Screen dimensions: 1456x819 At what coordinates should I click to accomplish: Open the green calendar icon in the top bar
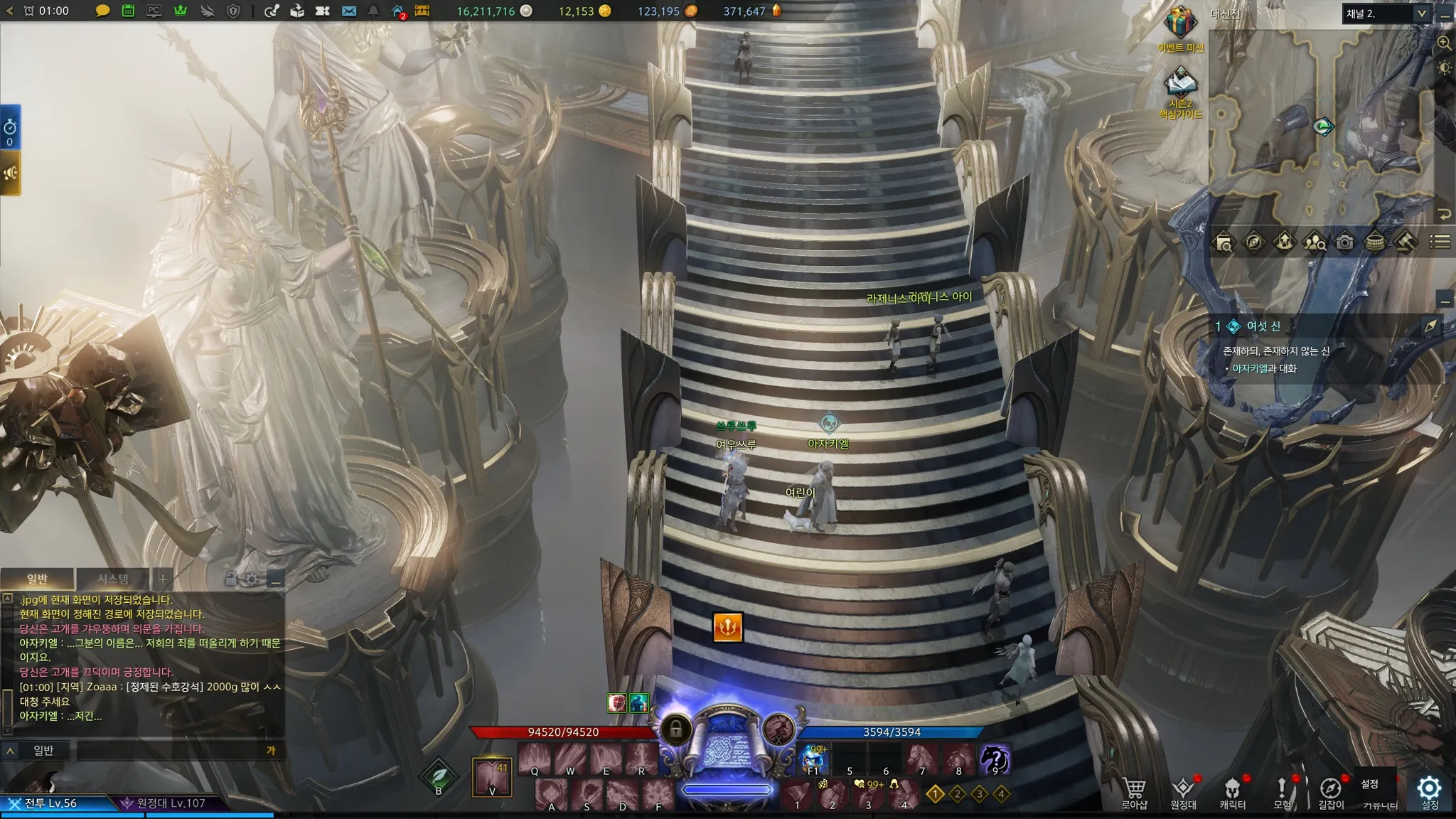point(128,11)
